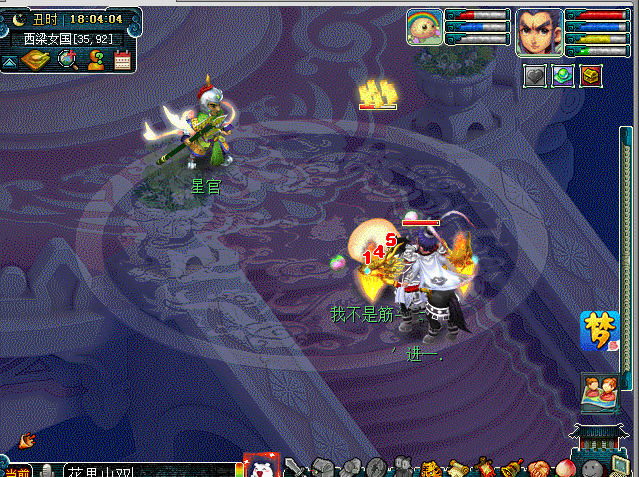Click the tiger icon in bottom toolbar
639x477 pixels.
[x=431, y=468]
